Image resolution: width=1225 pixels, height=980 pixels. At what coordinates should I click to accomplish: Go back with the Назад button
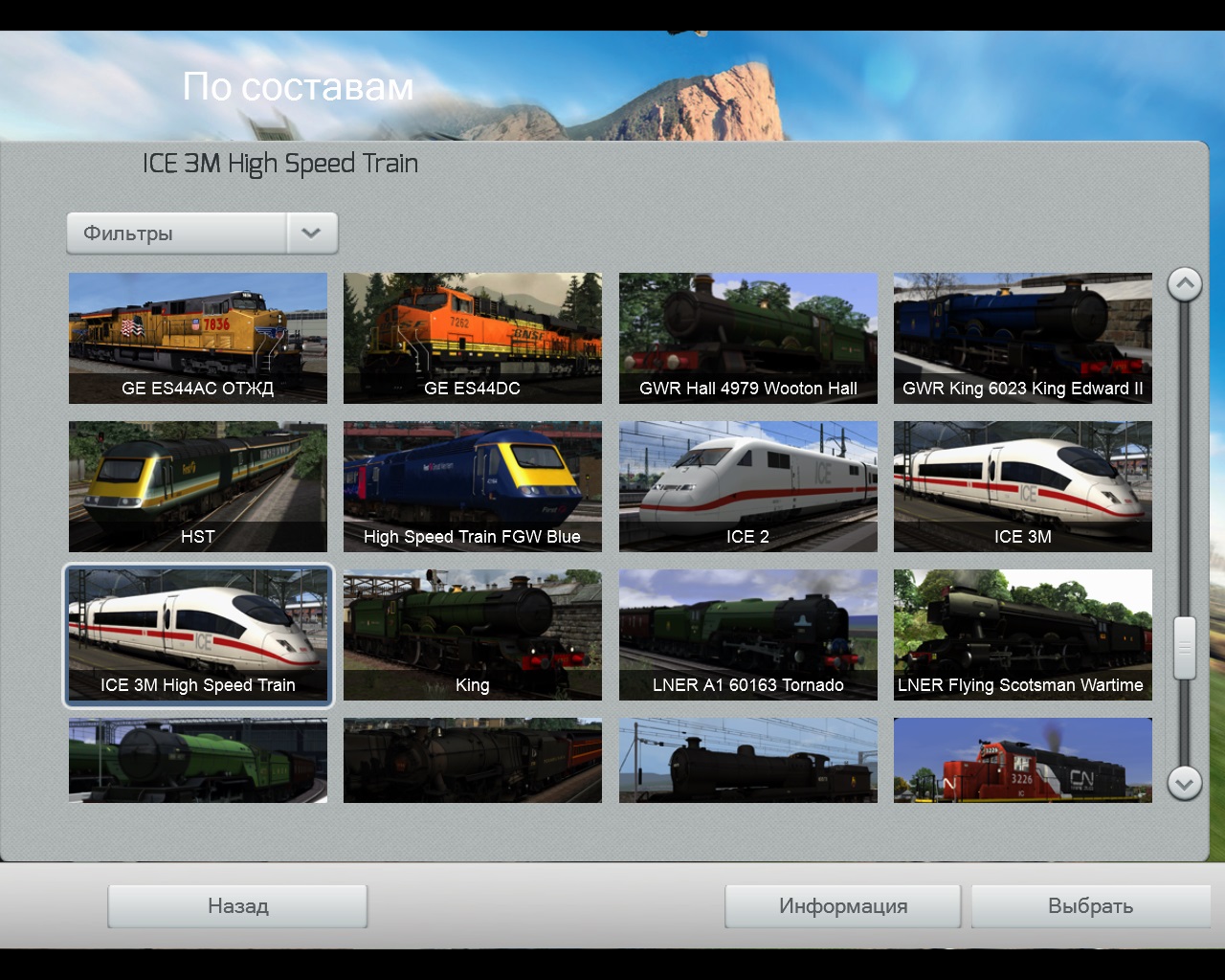point(237,905)
